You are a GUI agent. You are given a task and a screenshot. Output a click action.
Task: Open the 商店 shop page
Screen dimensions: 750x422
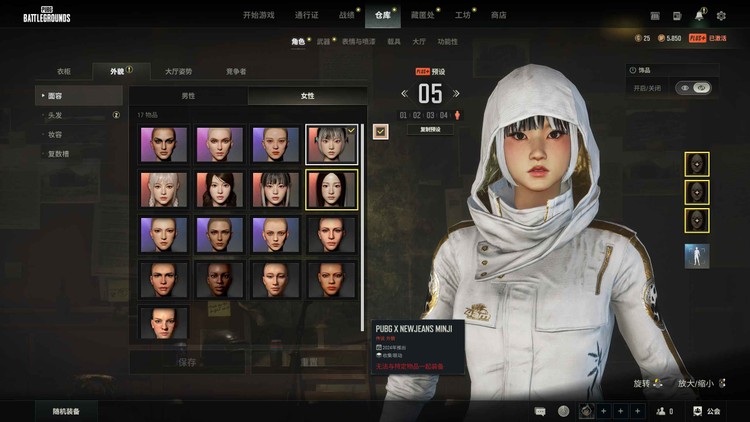click(498, 15)
